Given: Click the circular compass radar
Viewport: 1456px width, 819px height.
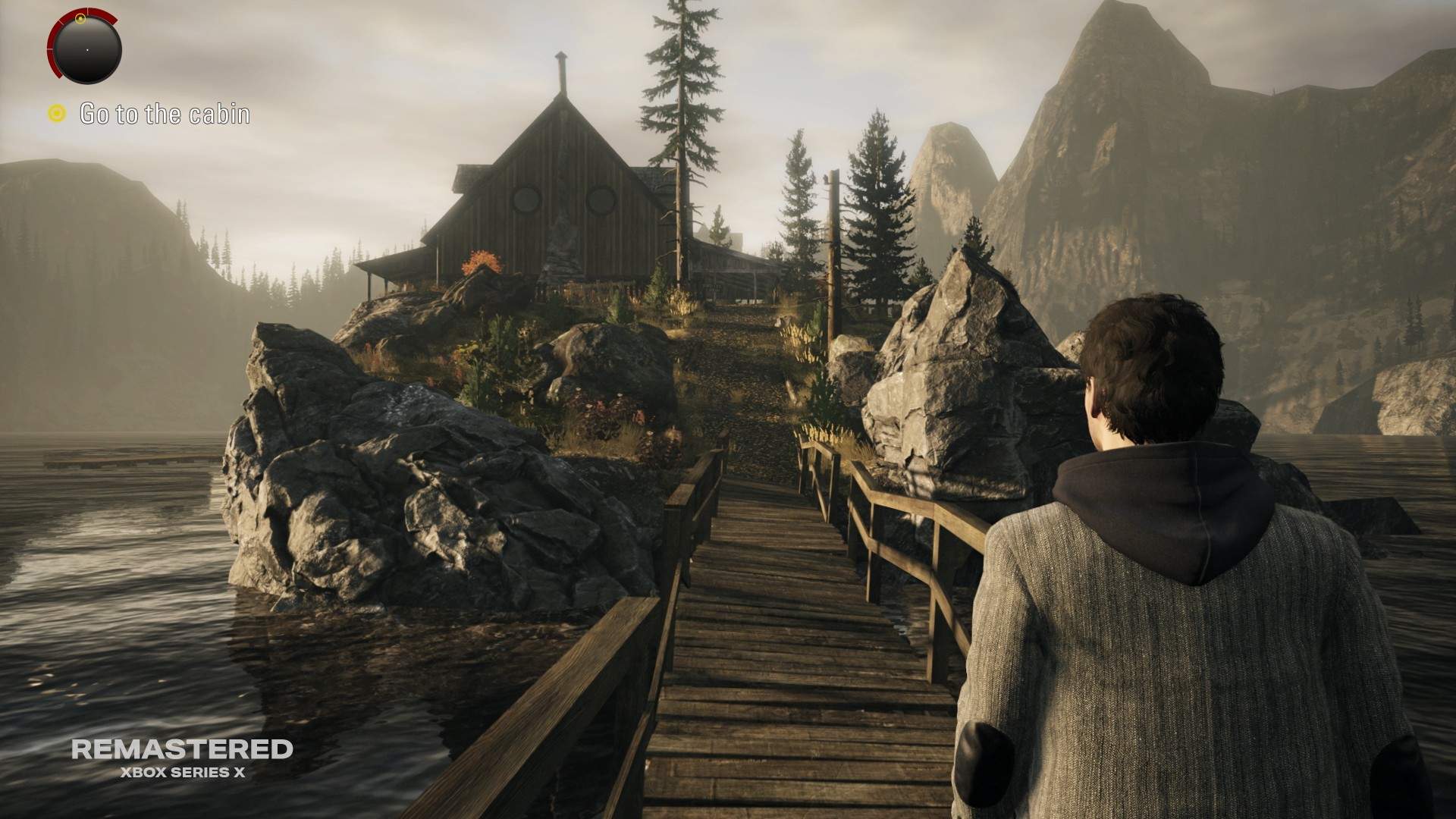Looking at the screenshot, I should 86,49.
